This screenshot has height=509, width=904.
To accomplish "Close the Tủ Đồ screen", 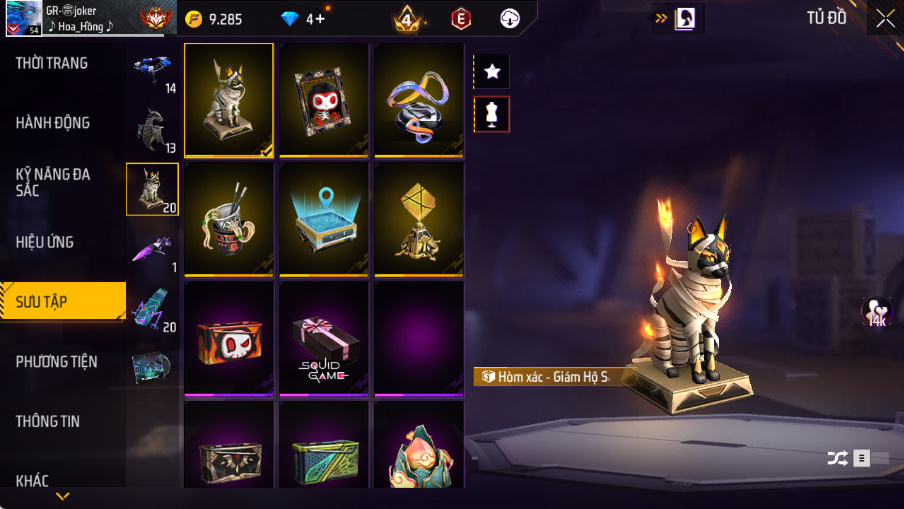I will point(885,18).
